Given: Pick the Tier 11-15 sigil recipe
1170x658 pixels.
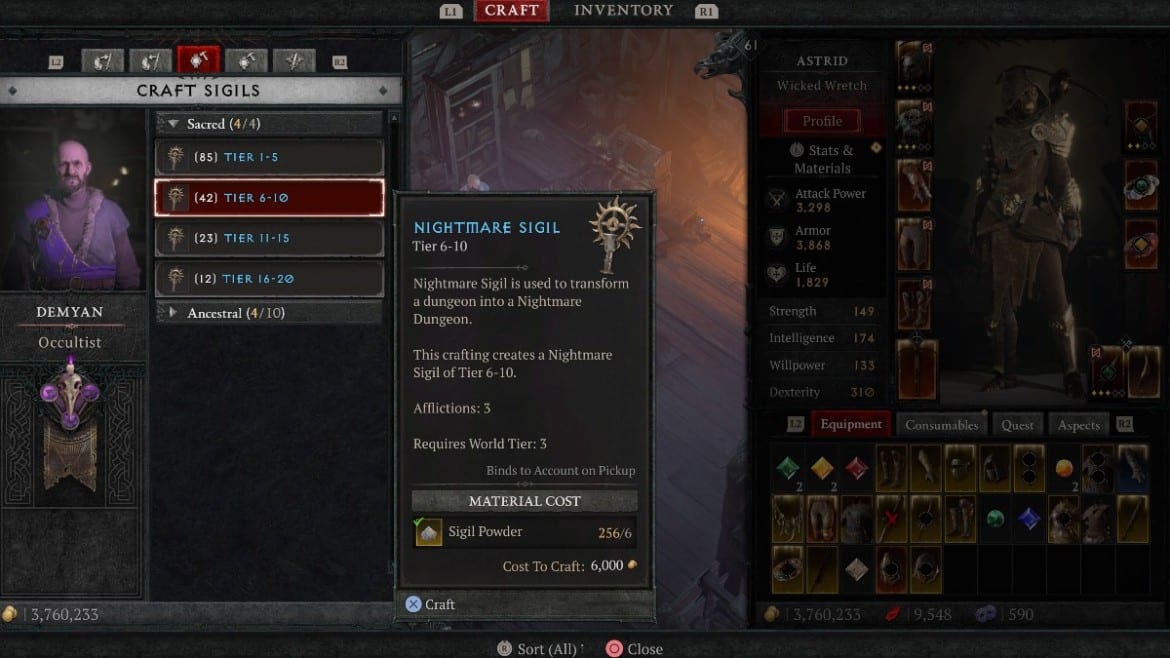Looking at the screenshot, I should [x=269, y=238].
